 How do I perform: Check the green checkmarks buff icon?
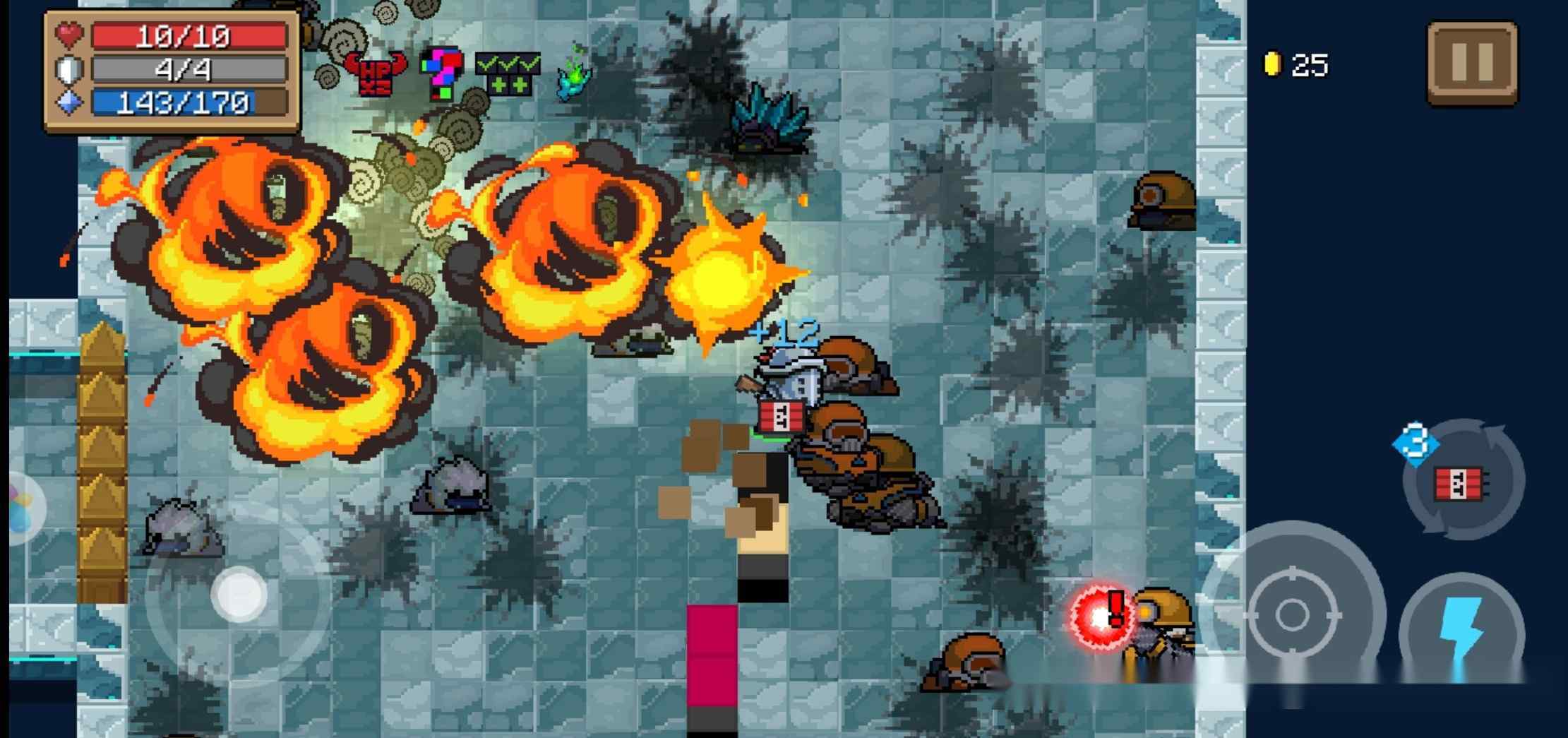coord(508,73)
